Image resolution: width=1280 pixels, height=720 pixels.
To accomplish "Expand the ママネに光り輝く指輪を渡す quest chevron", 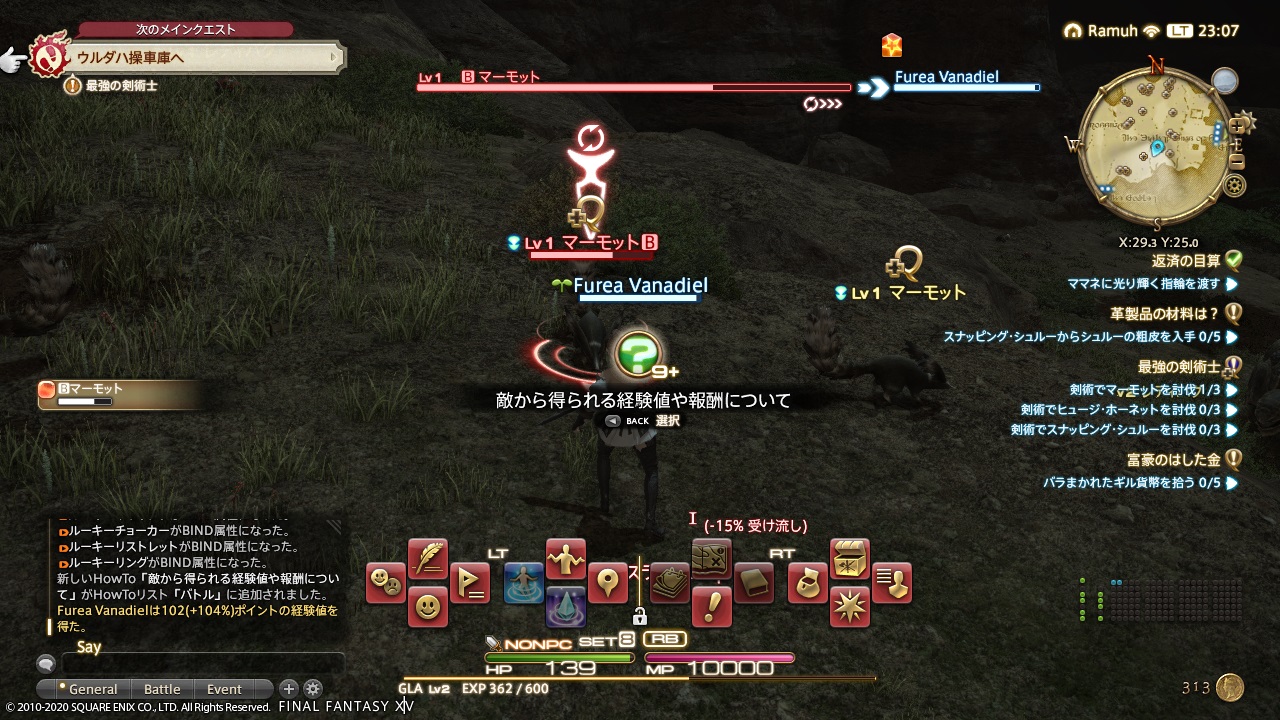I will [x=1232, y=284].
